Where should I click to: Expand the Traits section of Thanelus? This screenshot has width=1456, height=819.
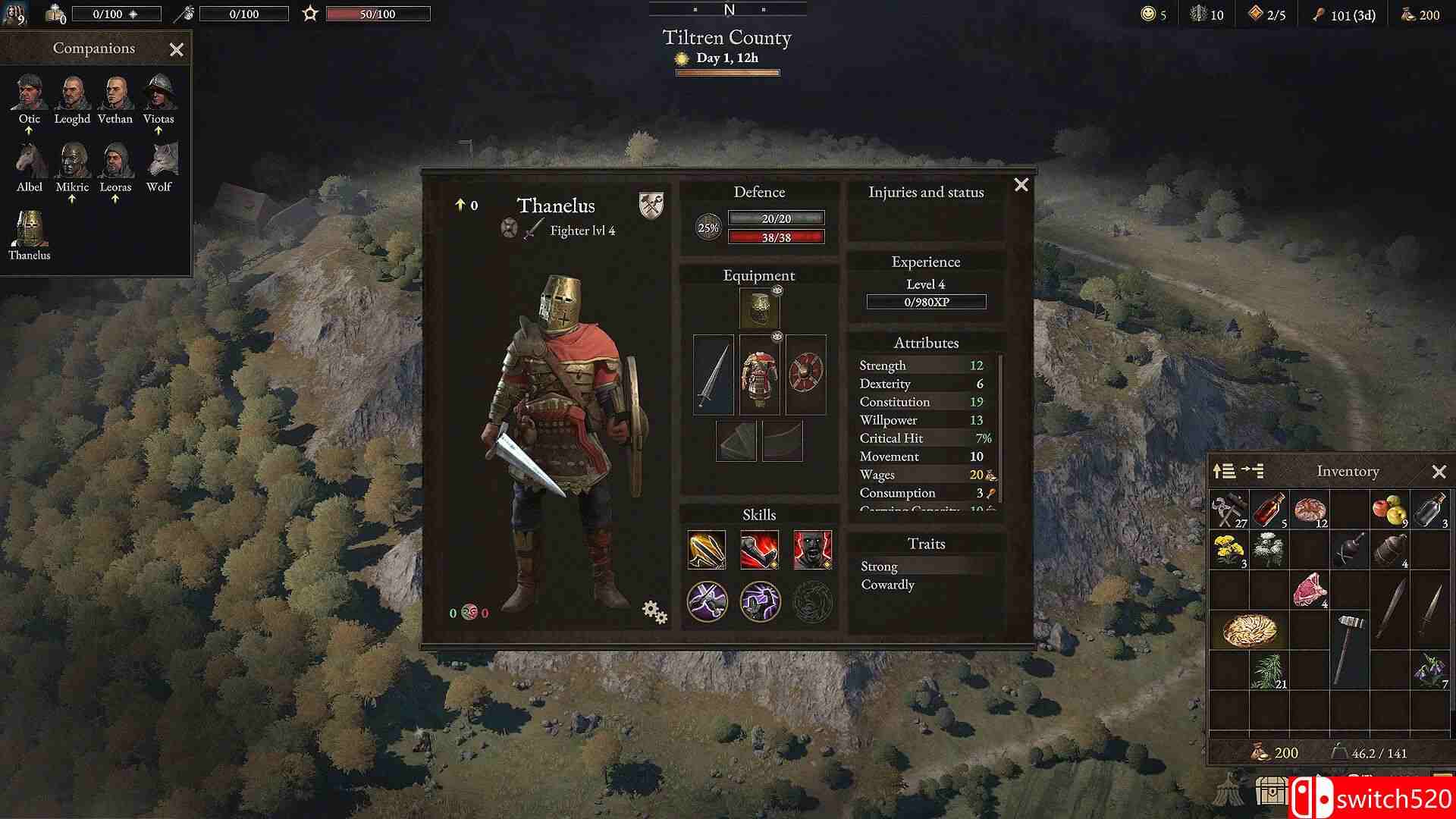click(926, 543)
